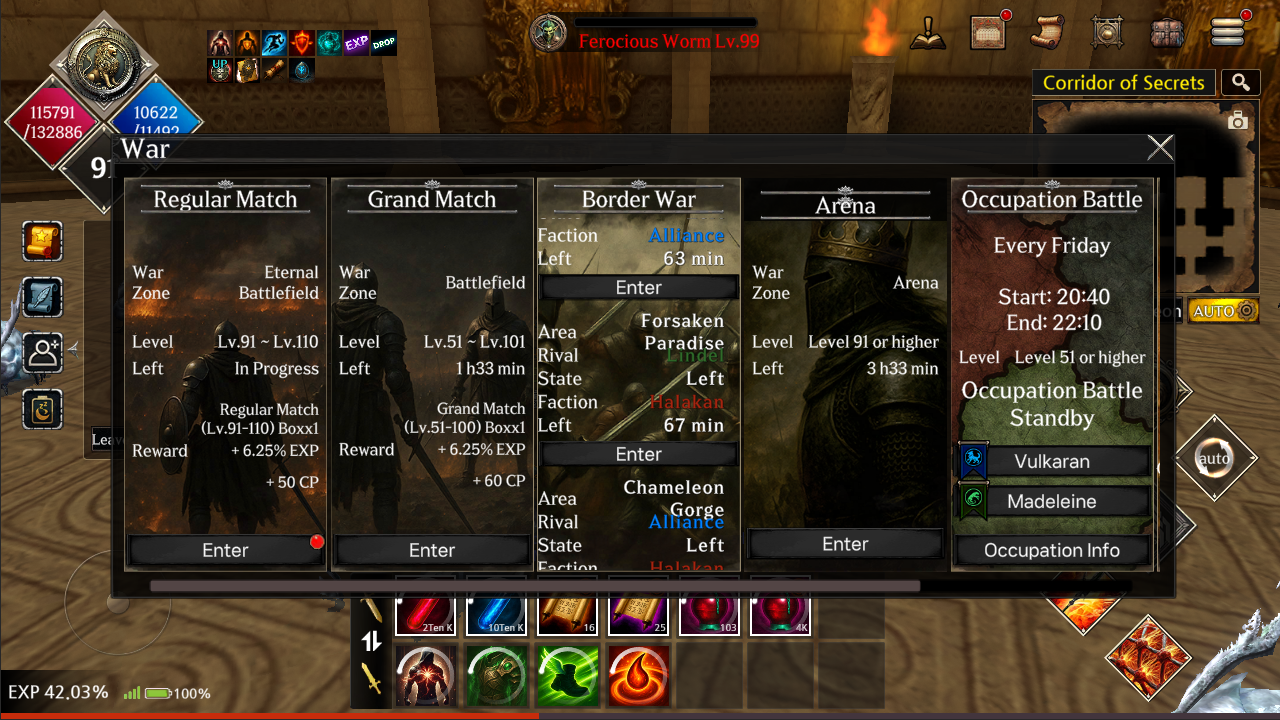This screenshot has width=1280, height=720.
Task: Open the bag inventory icon
Action: pos(1167,32)
